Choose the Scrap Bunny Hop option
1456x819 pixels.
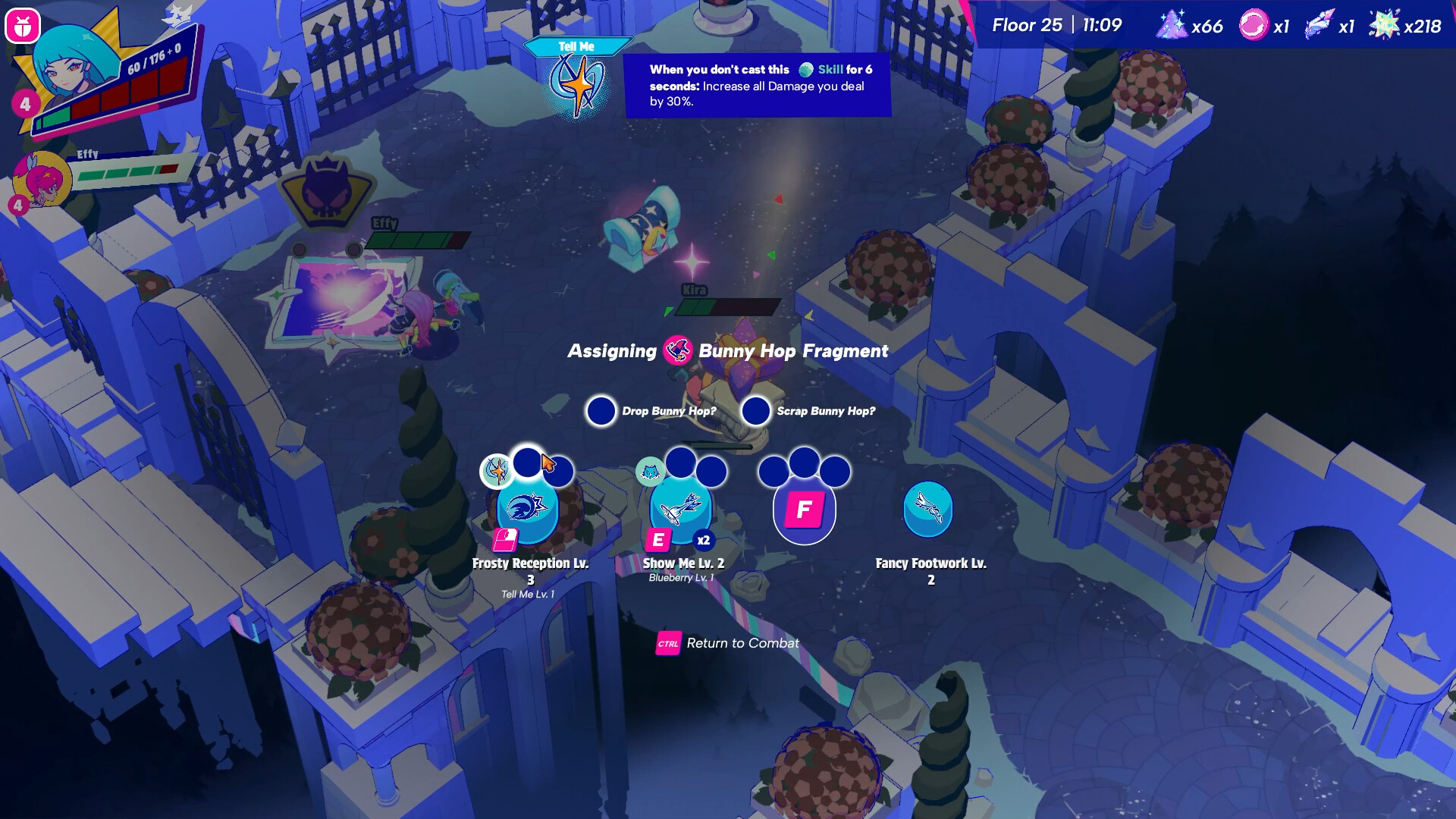click(x=756, y=411)
